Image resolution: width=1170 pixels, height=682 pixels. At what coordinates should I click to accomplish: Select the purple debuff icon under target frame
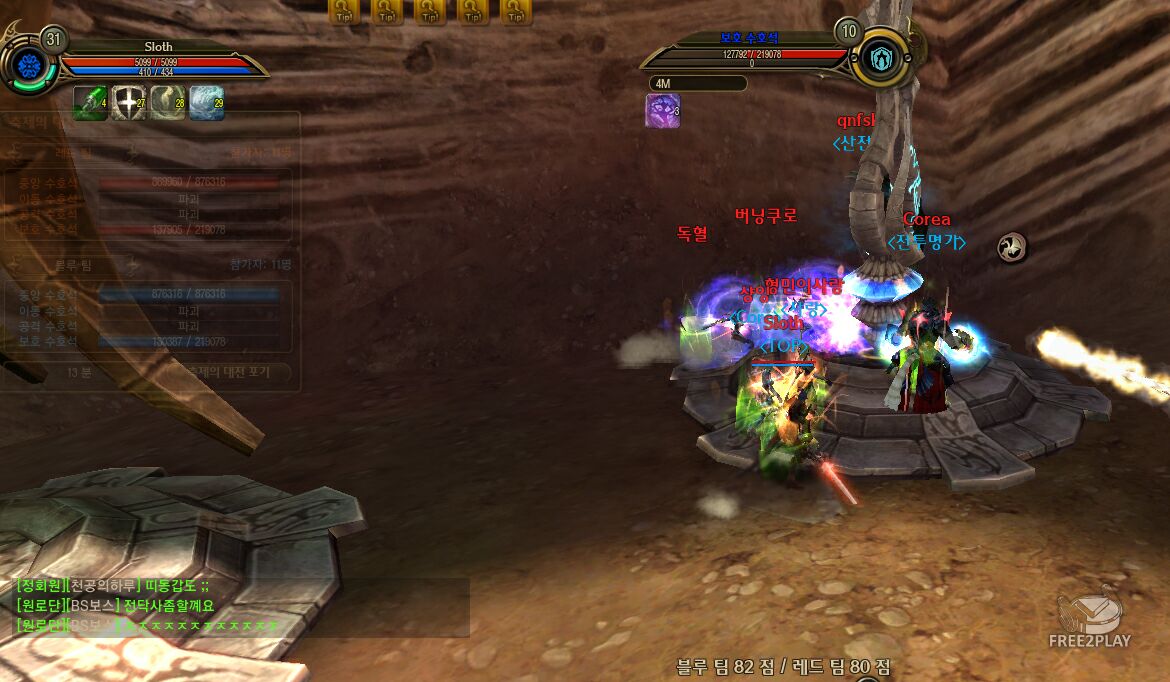[662, 111]
